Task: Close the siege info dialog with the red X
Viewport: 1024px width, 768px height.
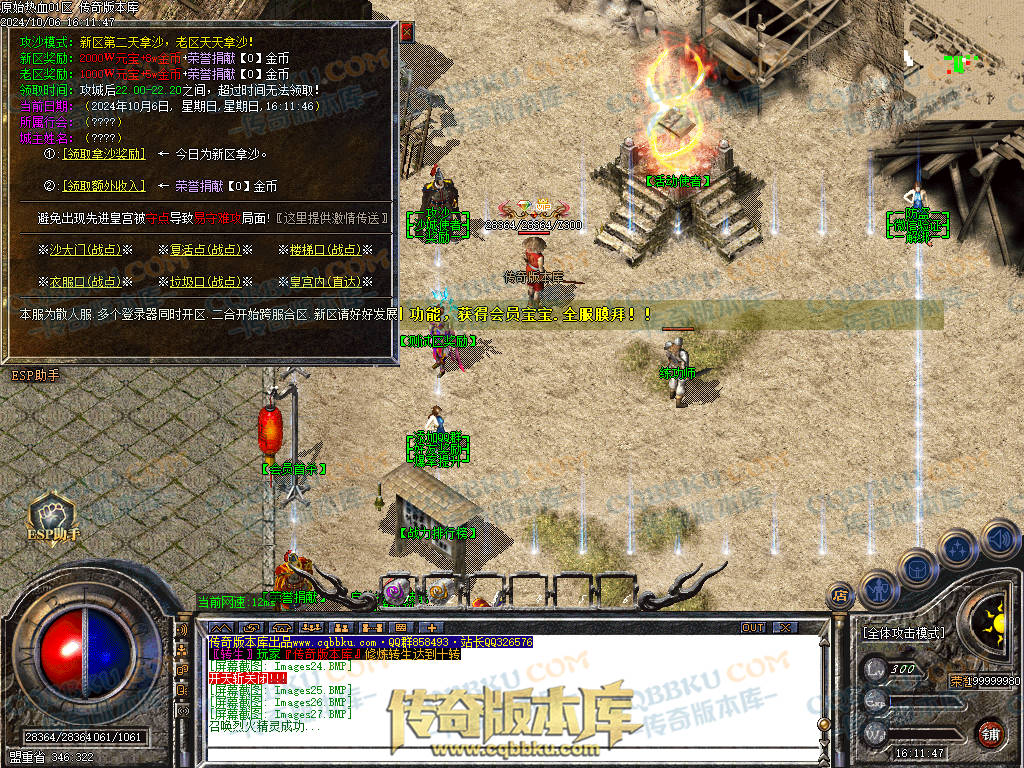Action: point(407,31)
